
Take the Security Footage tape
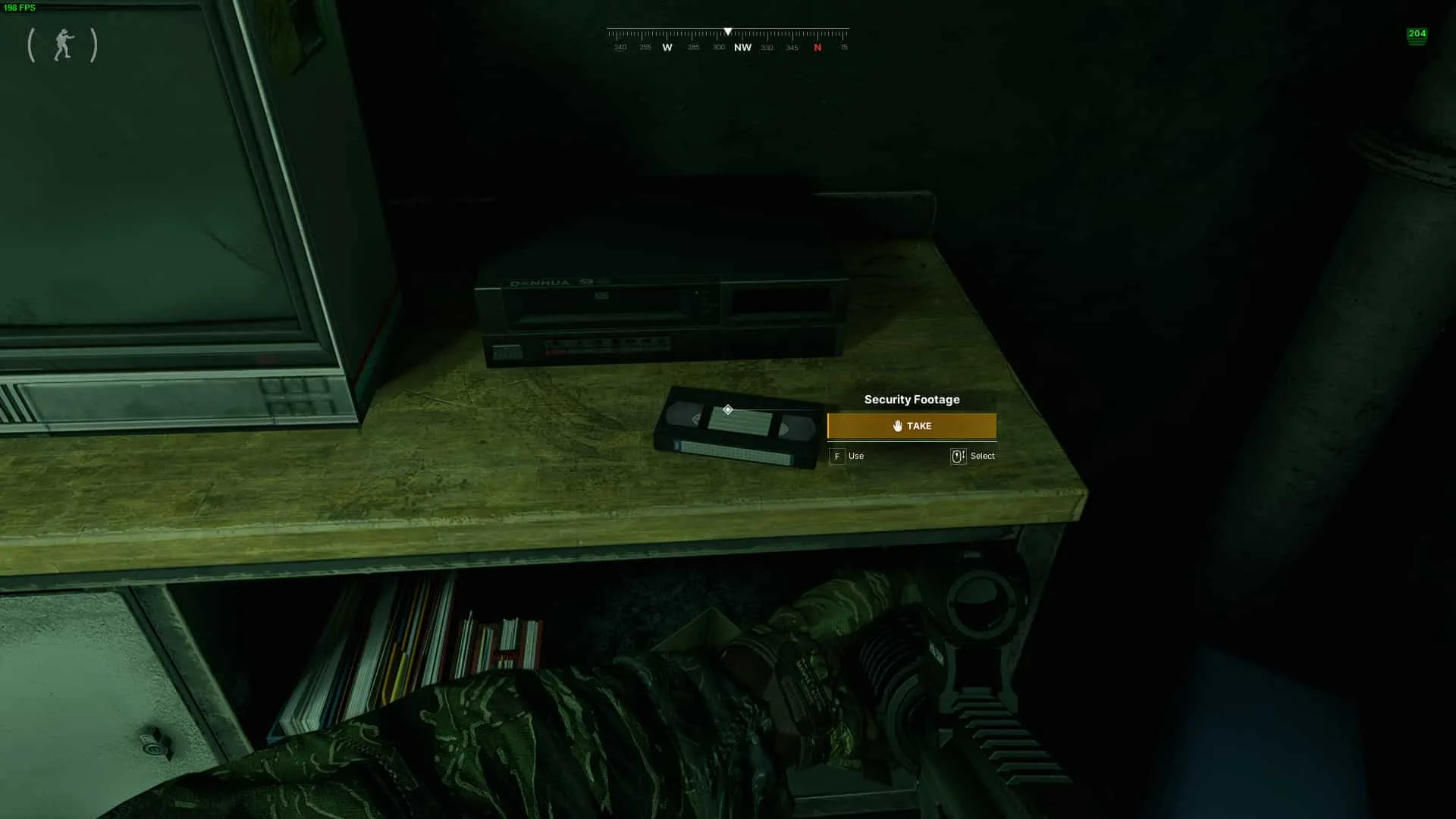point(912,426)
